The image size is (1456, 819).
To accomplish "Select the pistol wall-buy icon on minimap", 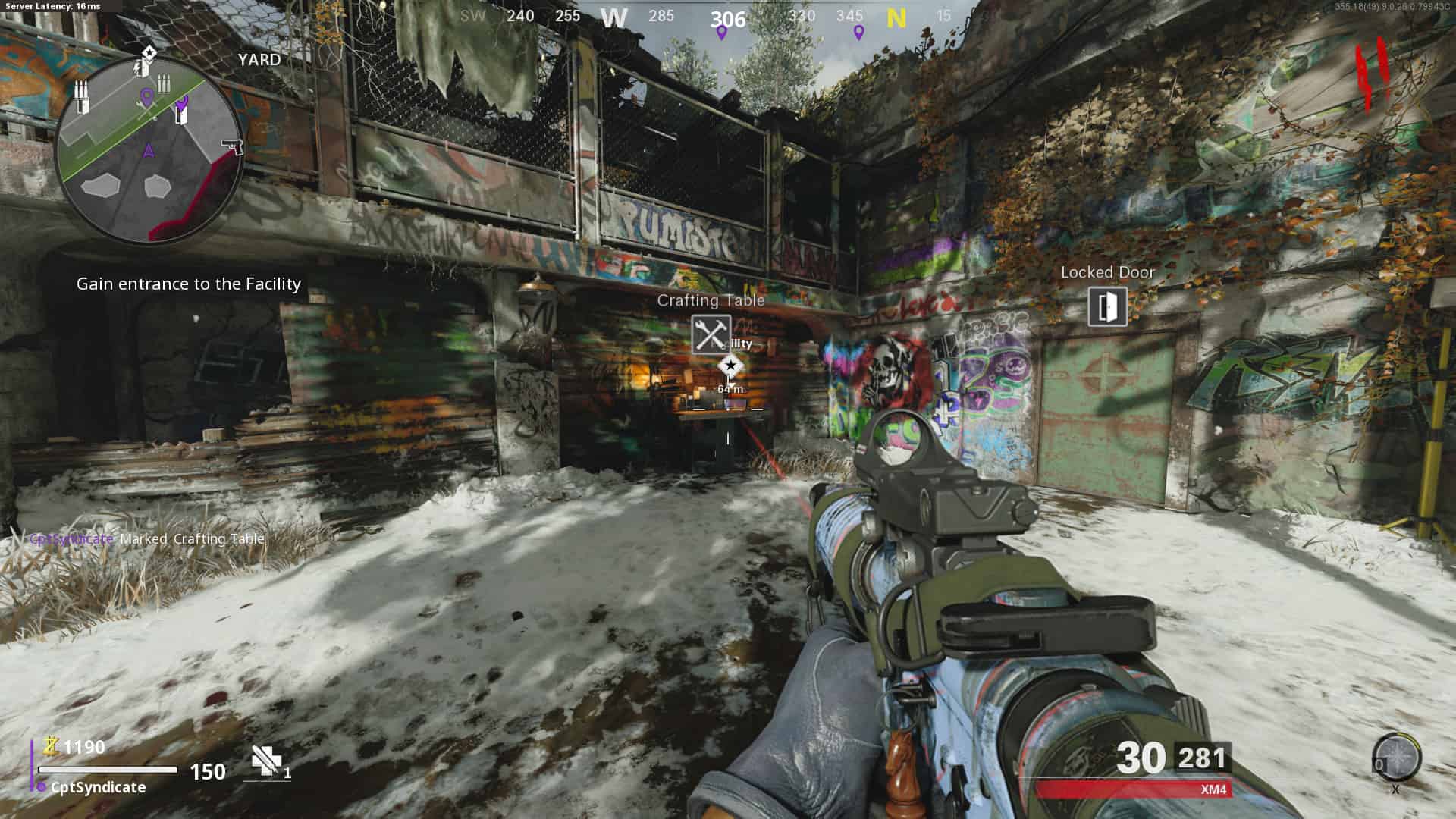I will [231, 145].
